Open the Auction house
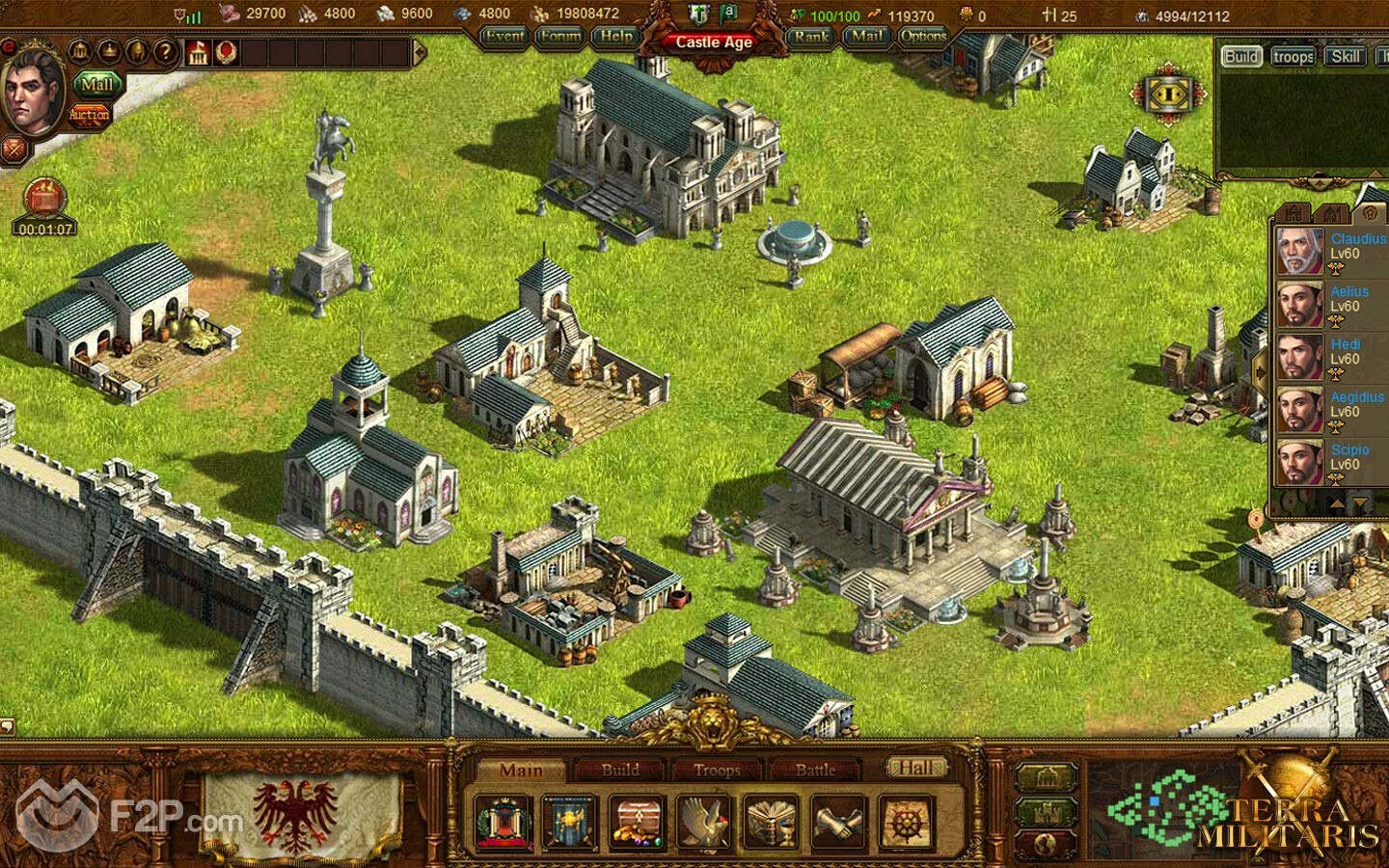 pos(89,115)
